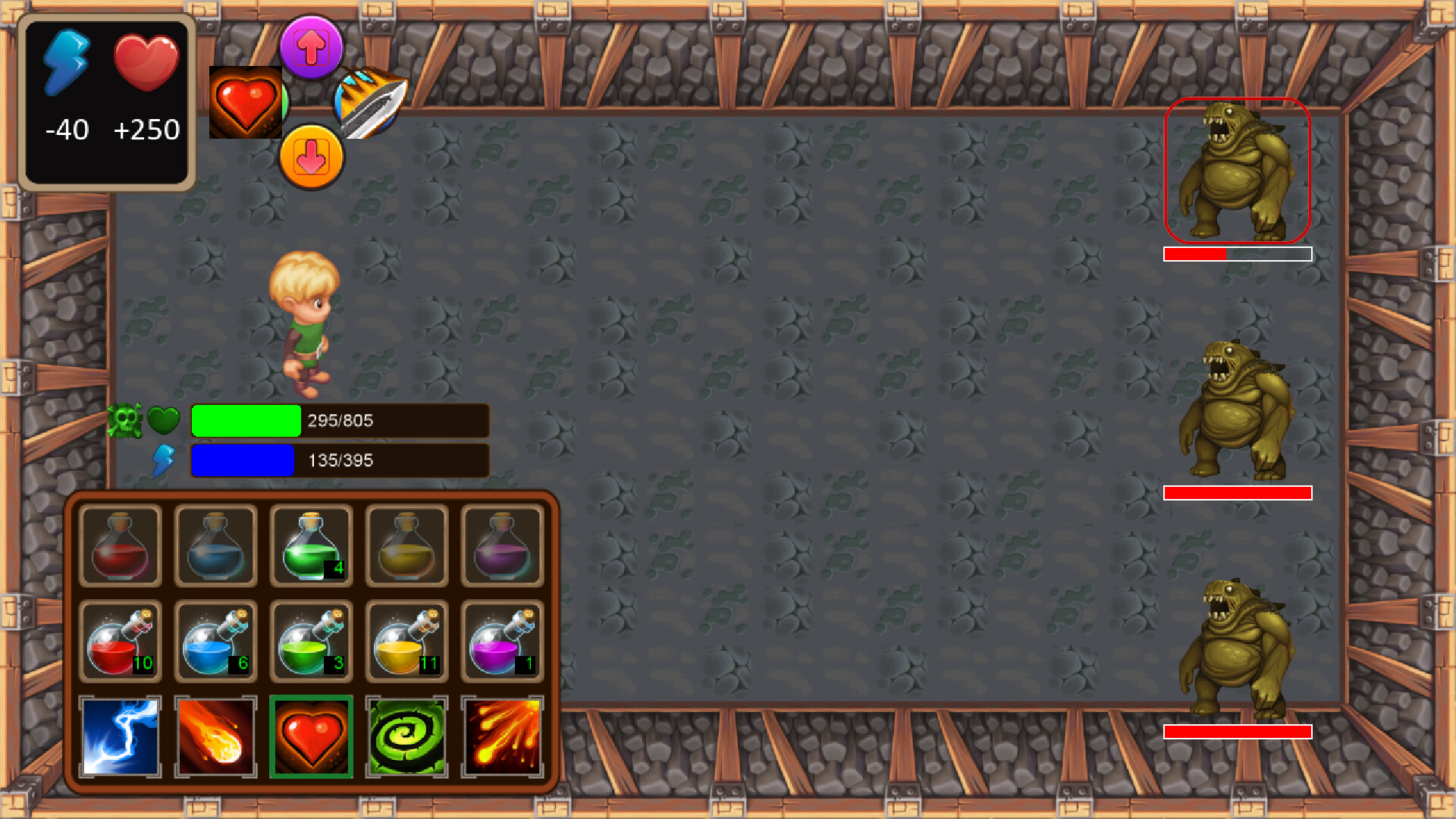Image resolution: width=1456 pixels, height=819 pixels.
Task: Use the blue flask with 6 charges
Action: coord(215,639)
